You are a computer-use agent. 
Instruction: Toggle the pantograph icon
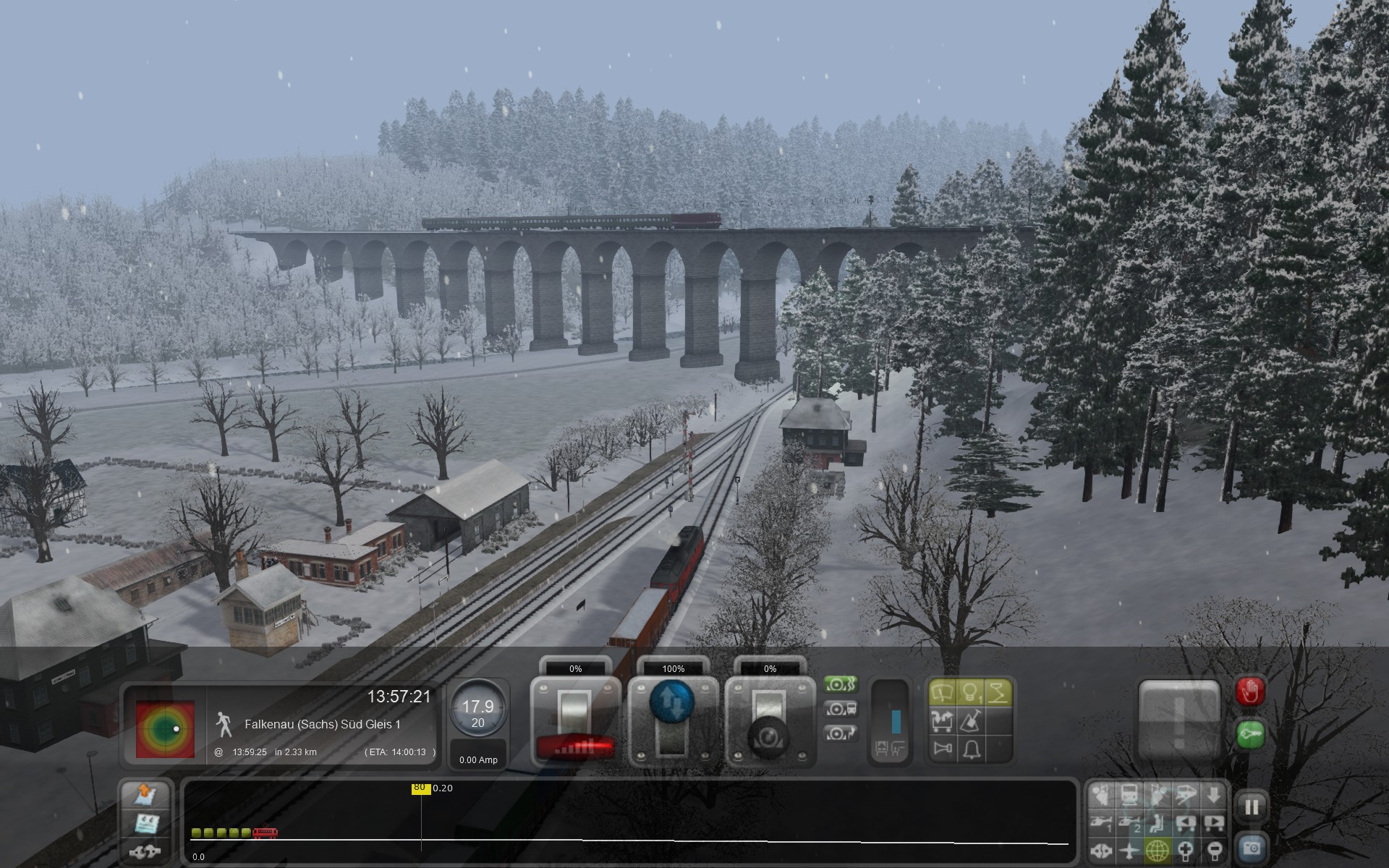998,694
